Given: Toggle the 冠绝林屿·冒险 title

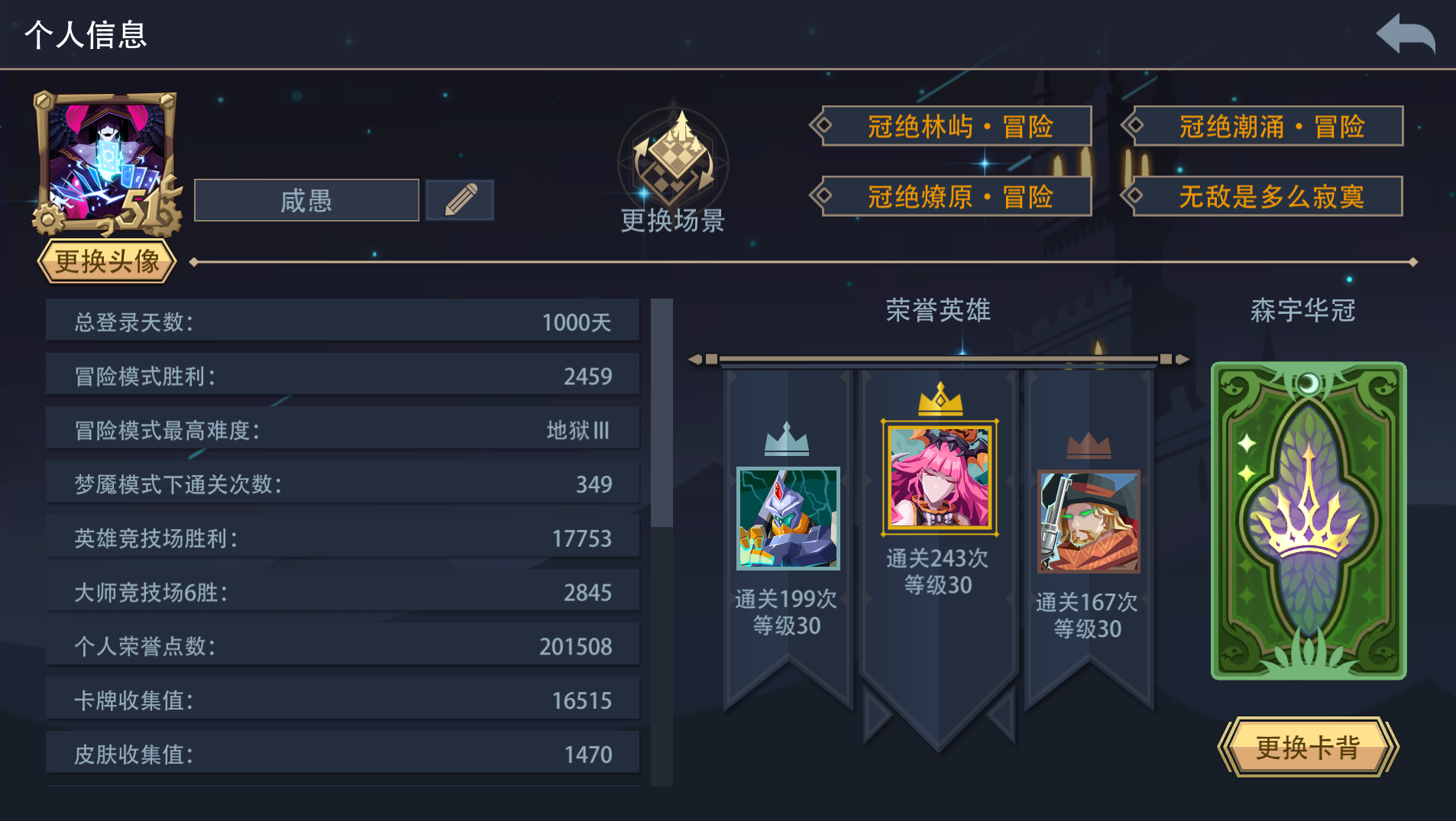Looking at the screenshot, I should pyautogui.click(x=953, y=126).
